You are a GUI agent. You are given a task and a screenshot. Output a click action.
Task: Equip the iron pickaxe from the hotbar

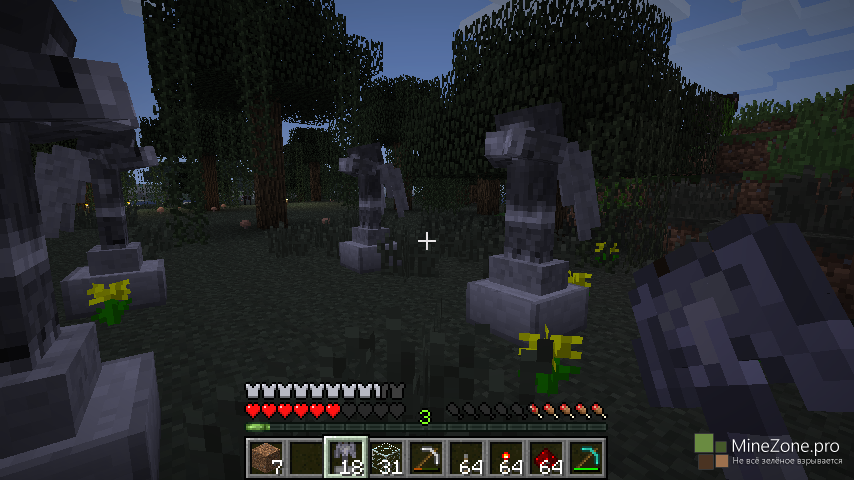click(426, 457)
